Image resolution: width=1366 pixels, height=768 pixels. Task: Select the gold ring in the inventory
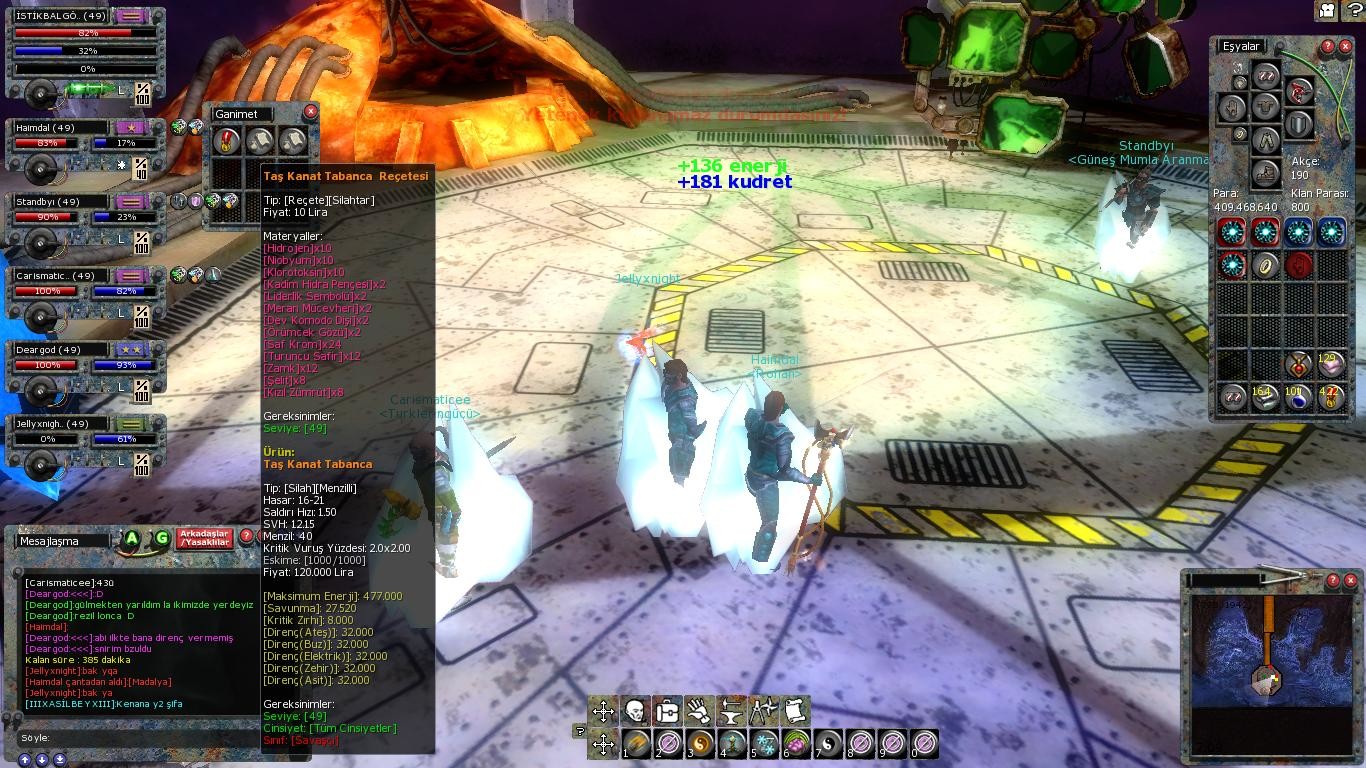click(1265, 265)
